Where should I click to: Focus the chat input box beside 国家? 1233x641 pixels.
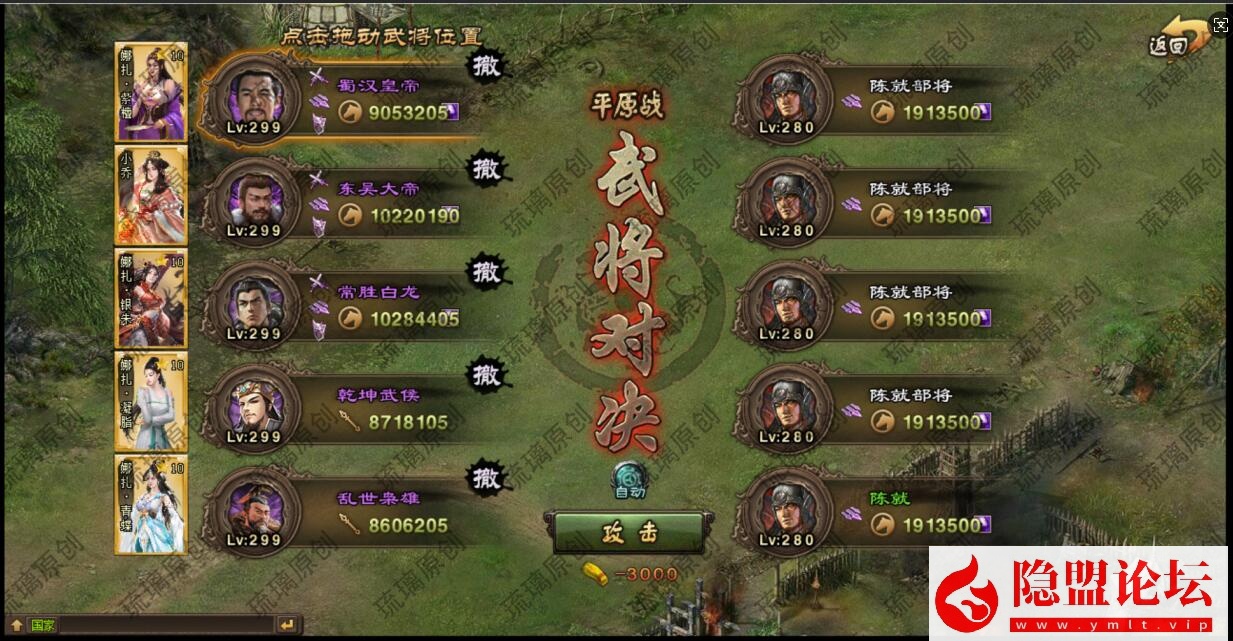tap(165, 625)
